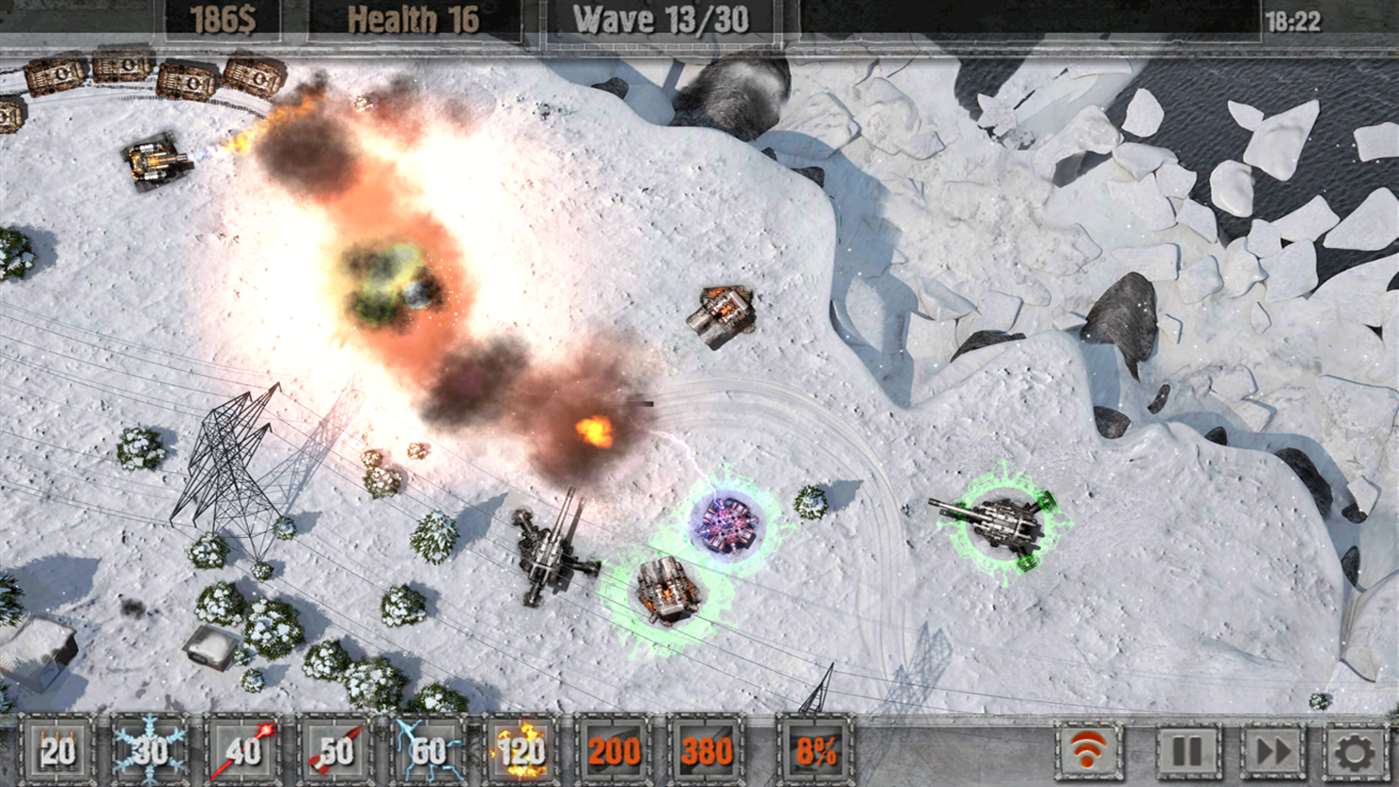Screen dimensions: 1399x787
Task: Select the green-highlighted flamethrower tower
Action: click(x=663, y=588)
